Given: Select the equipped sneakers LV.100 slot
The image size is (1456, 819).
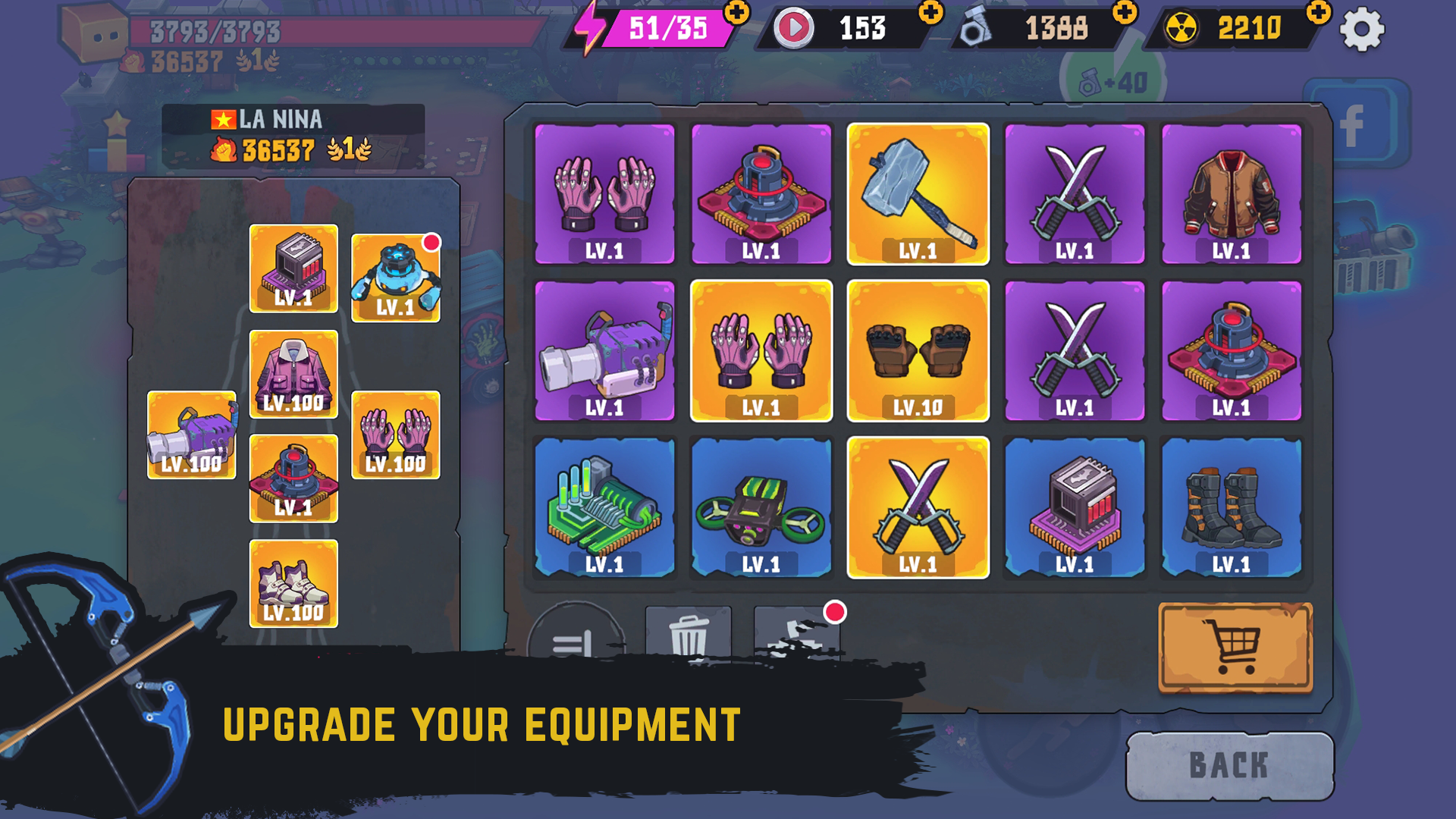Looking at the screenshot, I should click(x=293, y=583).
